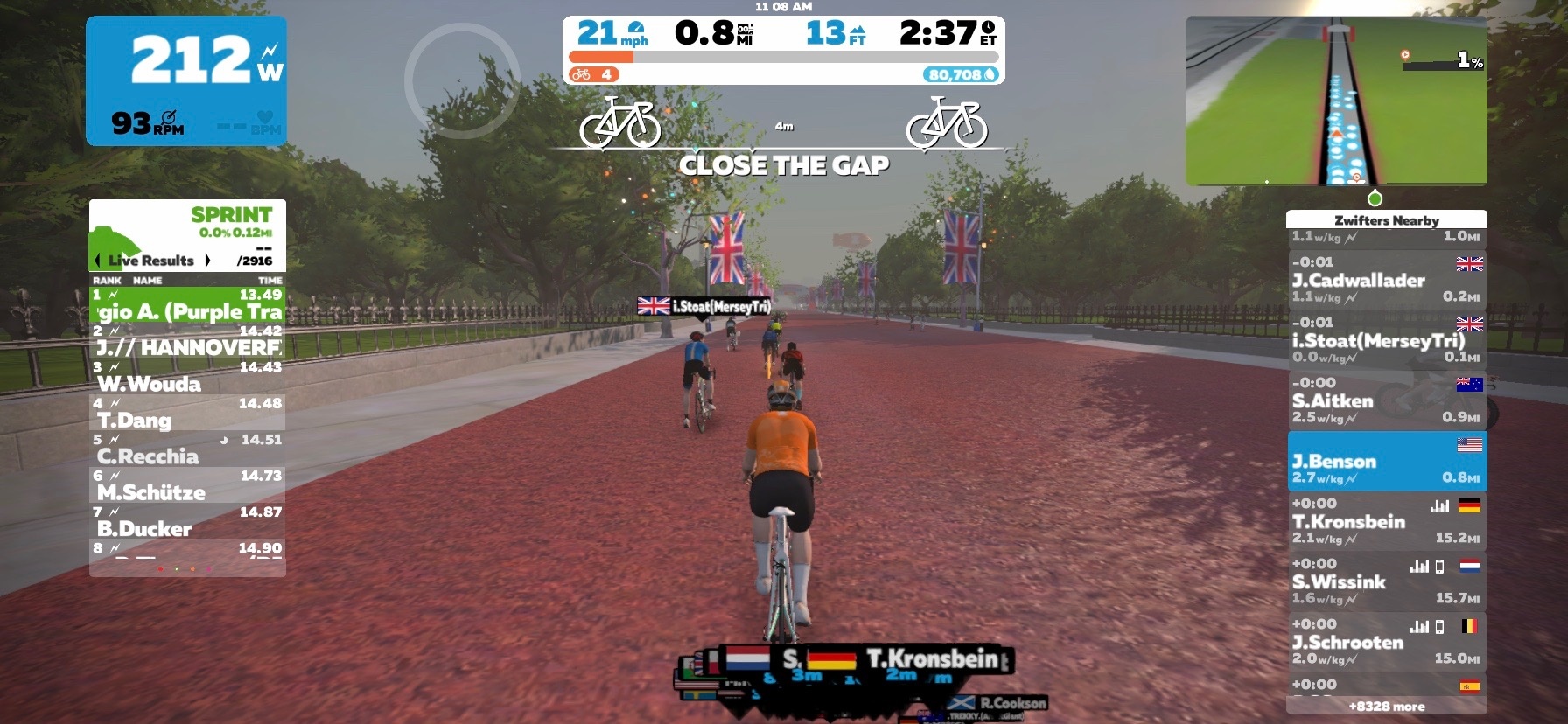
Task: Choose J.Schrooten in nearby list
Action: click(x=1386, y=643)
